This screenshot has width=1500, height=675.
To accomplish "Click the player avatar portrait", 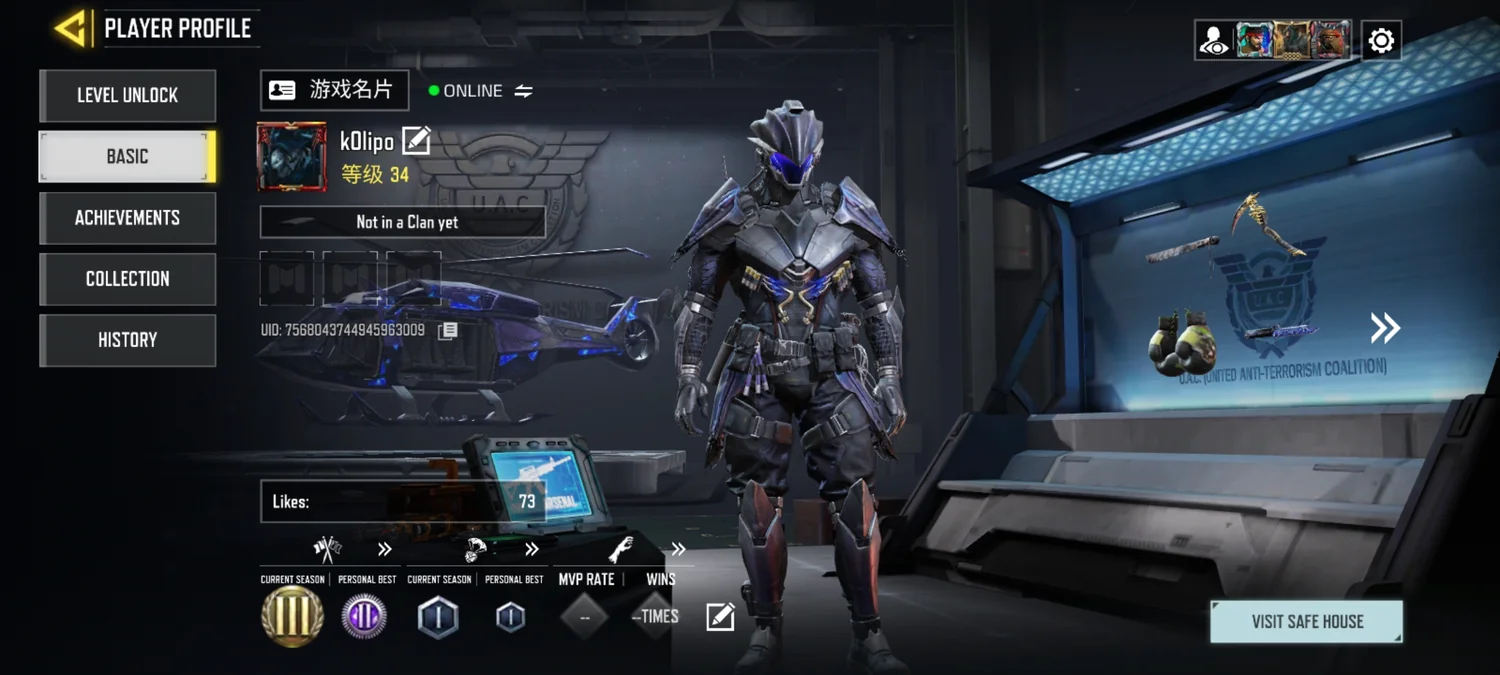I will coord(292,157).
